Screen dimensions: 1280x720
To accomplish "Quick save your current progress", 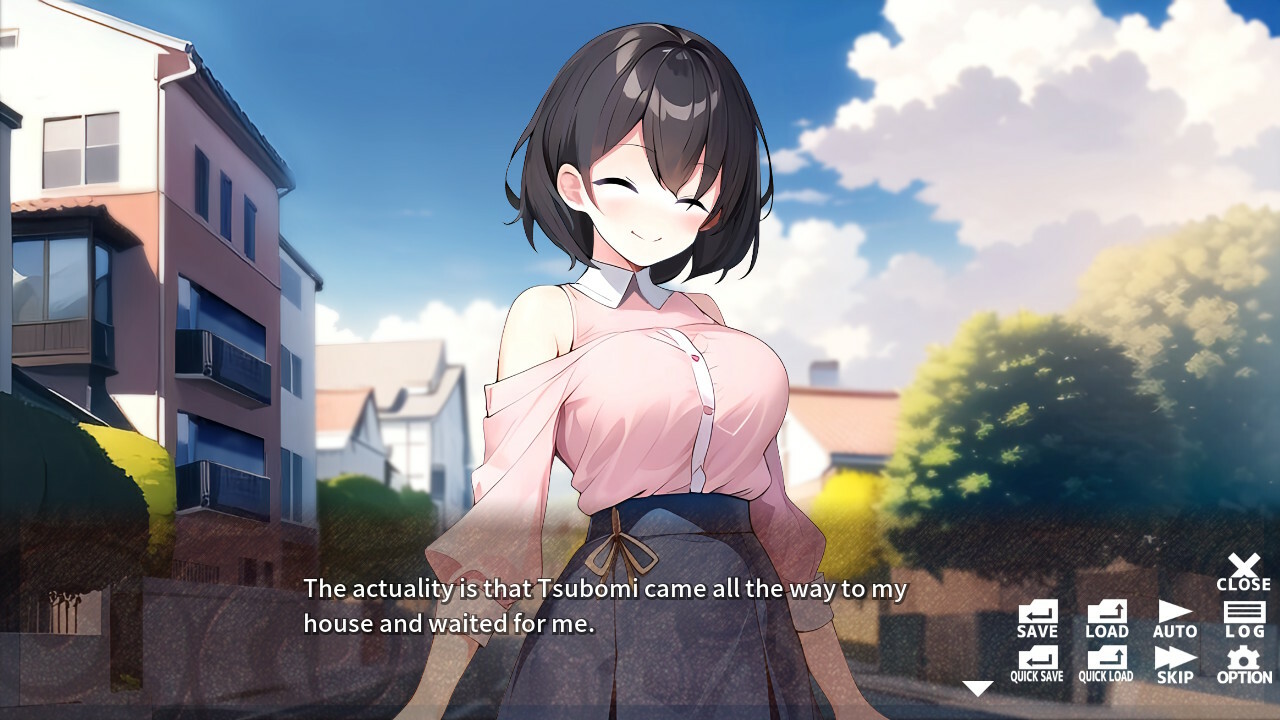I will [1036, 662].
